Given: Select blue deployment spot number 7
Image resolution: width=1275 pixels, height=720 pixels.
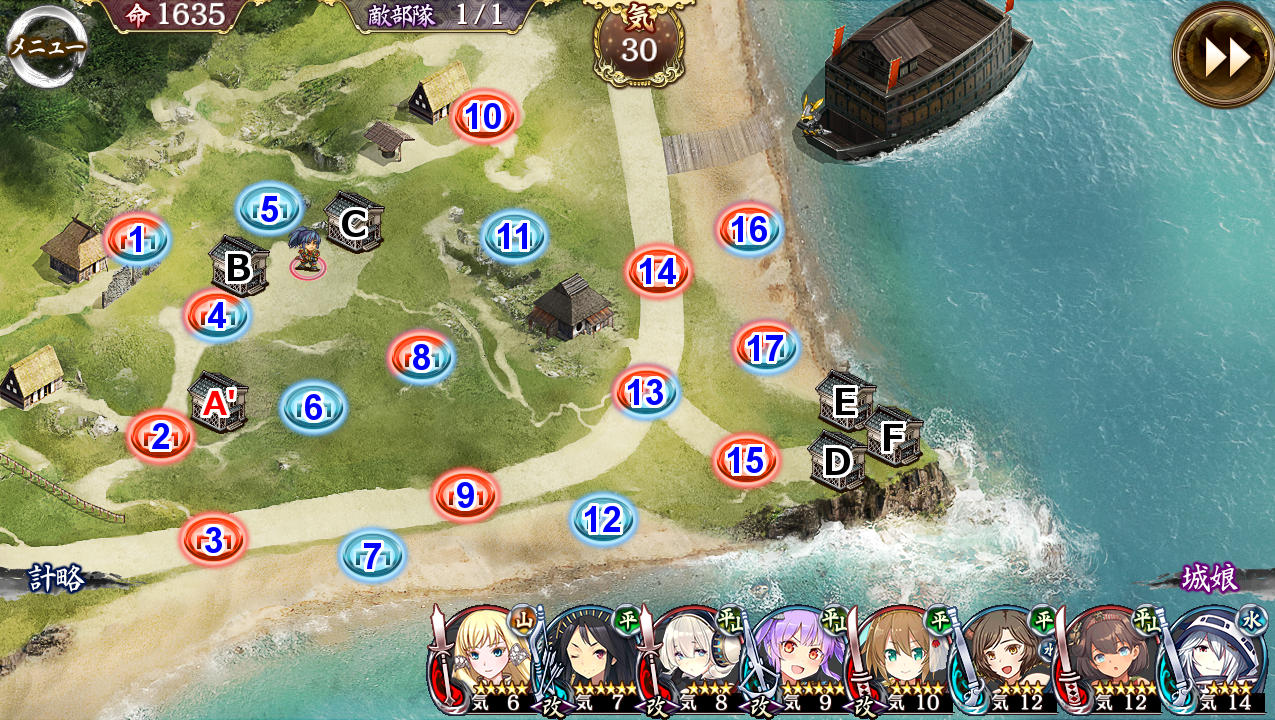Looking at the screenshot, I should pos(372,556).
